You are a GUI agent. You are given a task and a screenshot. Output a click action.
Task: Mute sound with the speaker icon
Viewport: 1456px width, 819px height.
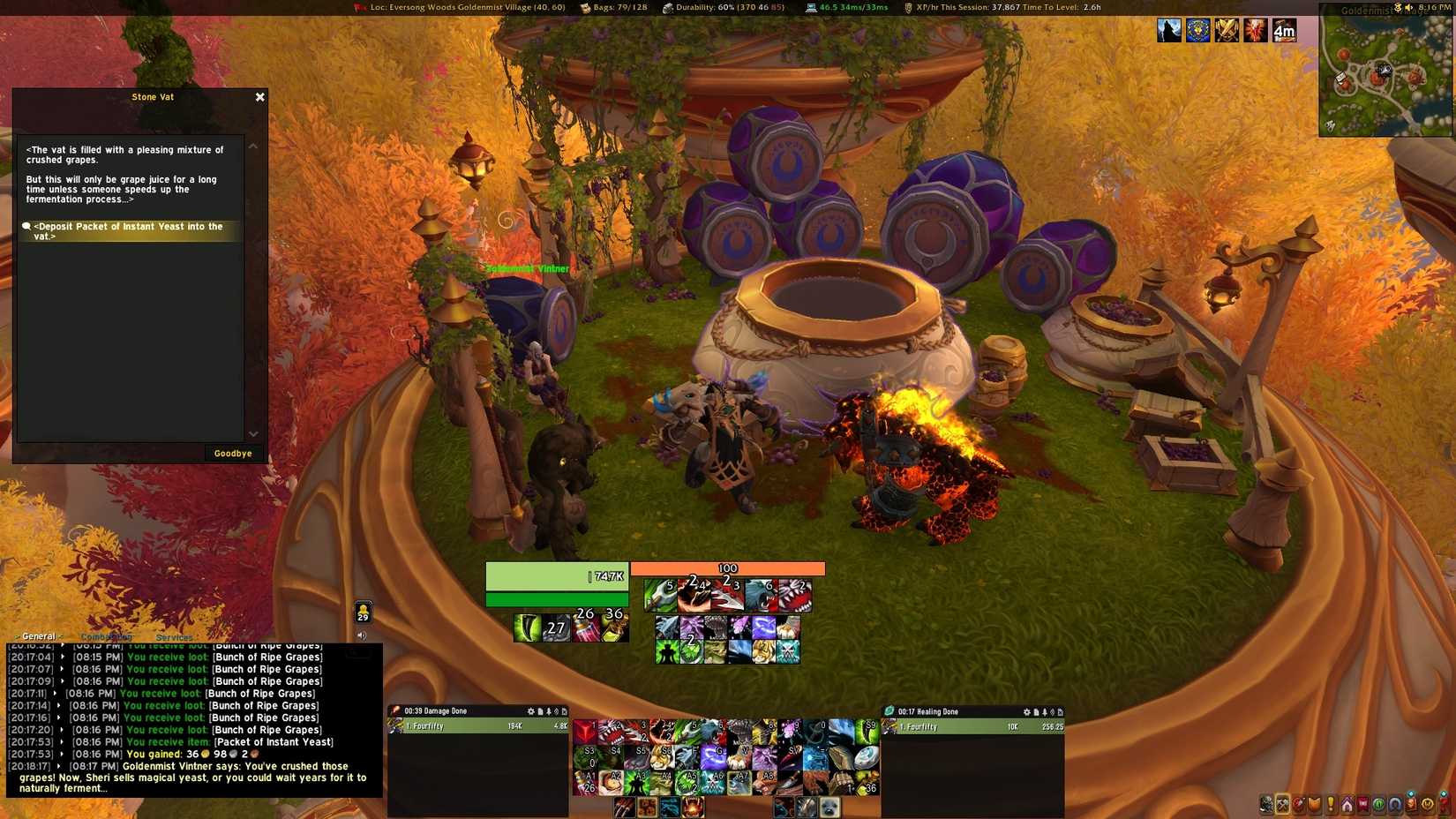point(362,634)
